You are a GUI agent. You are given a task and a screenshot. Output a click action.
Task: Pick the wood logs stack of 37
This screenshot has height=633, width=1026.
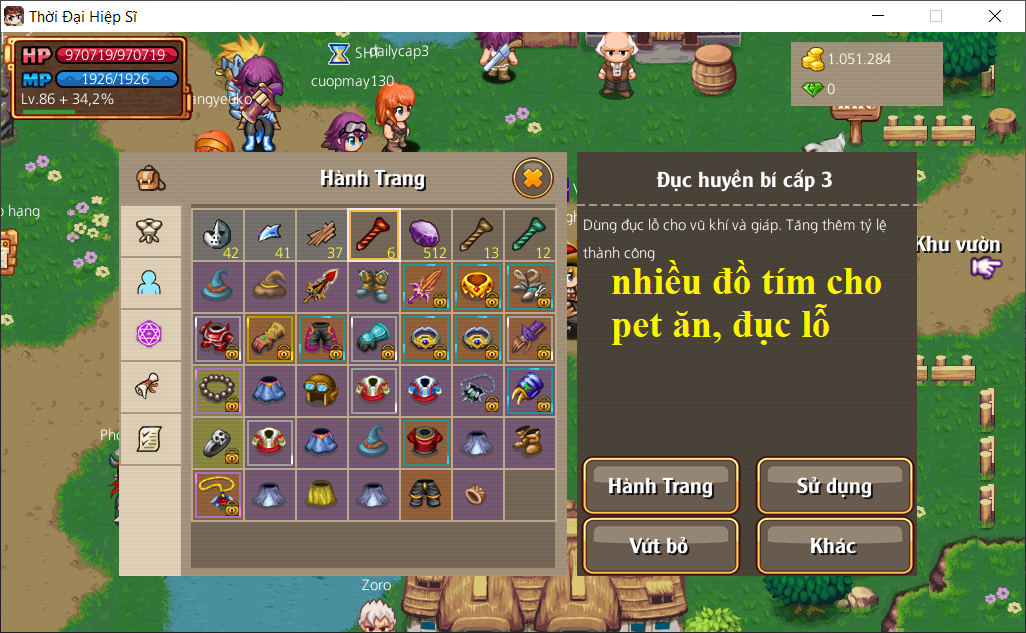322,235
